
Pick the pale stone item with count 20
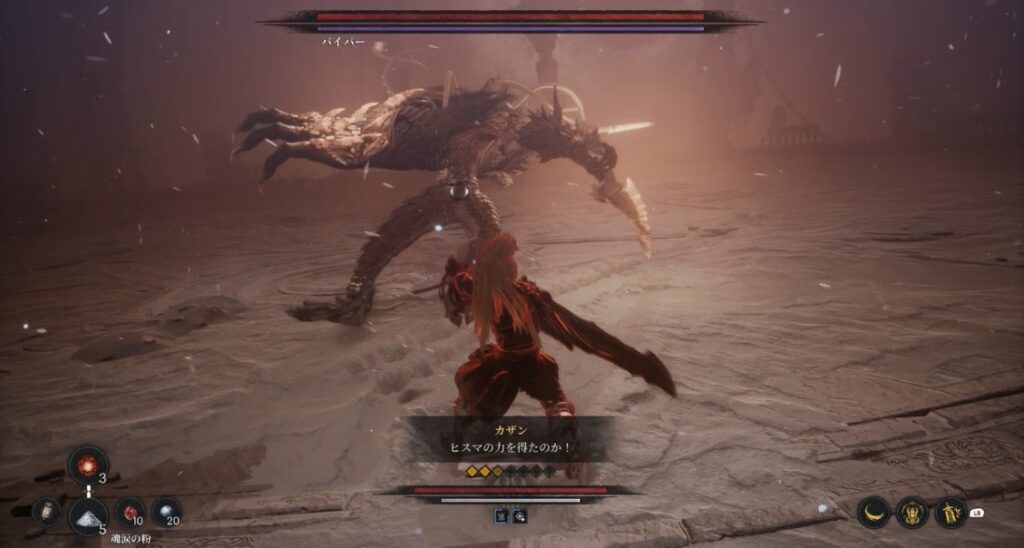[x=167, y=512]
